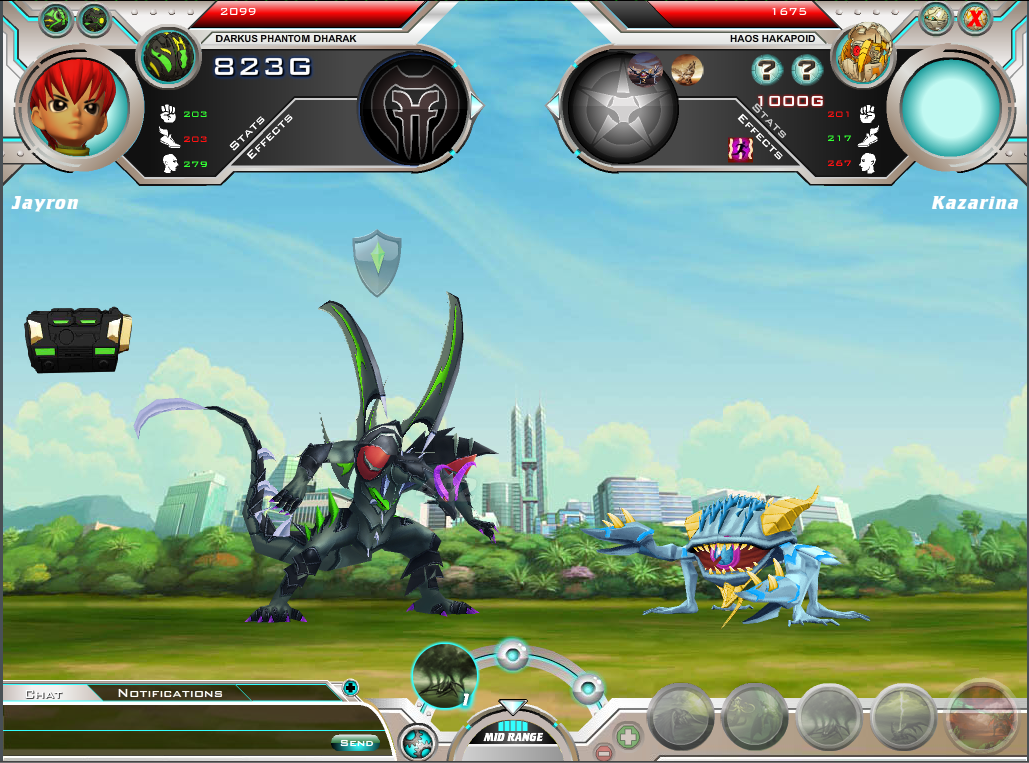Select the Dharak ability card numbered 1

point(444,675)
